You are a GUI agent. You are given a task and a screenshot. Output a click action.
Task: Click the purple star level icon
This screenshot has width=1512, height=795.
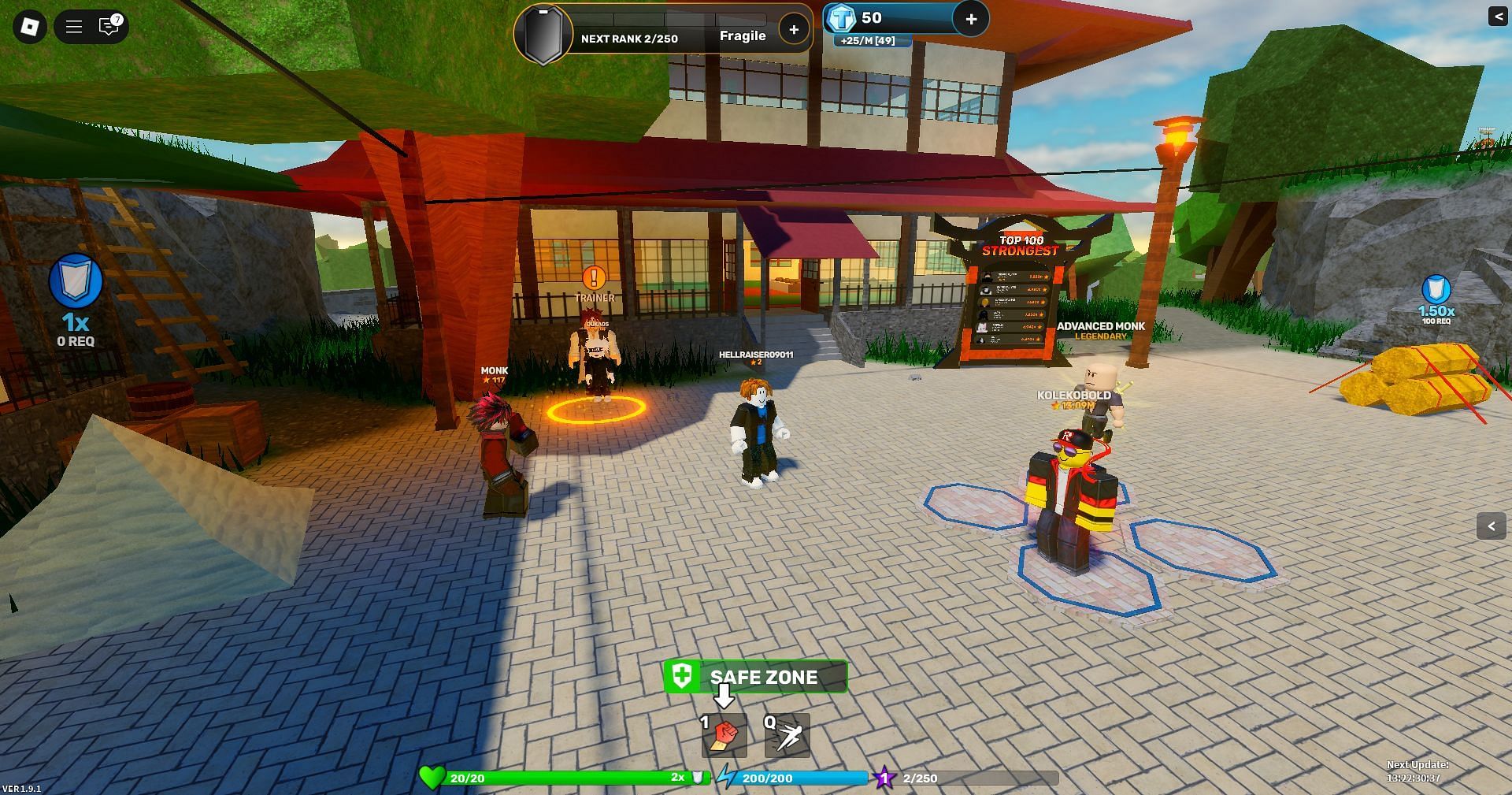(x=884, y=778)
